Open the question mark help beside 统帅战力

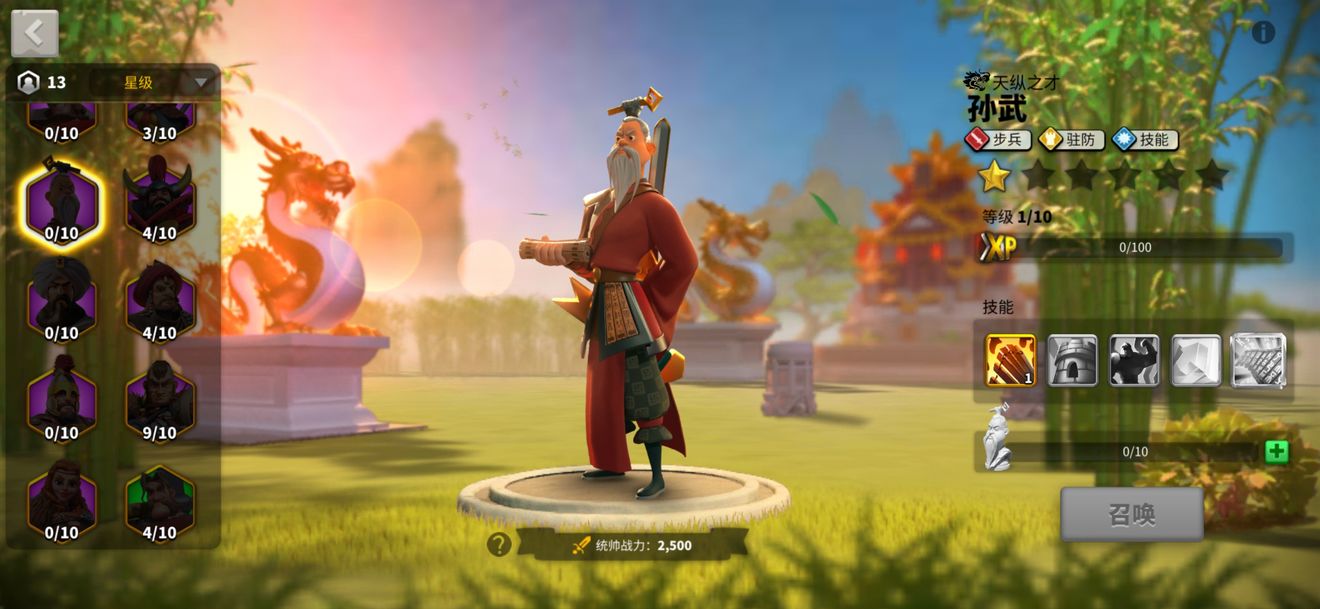point(499,544)
